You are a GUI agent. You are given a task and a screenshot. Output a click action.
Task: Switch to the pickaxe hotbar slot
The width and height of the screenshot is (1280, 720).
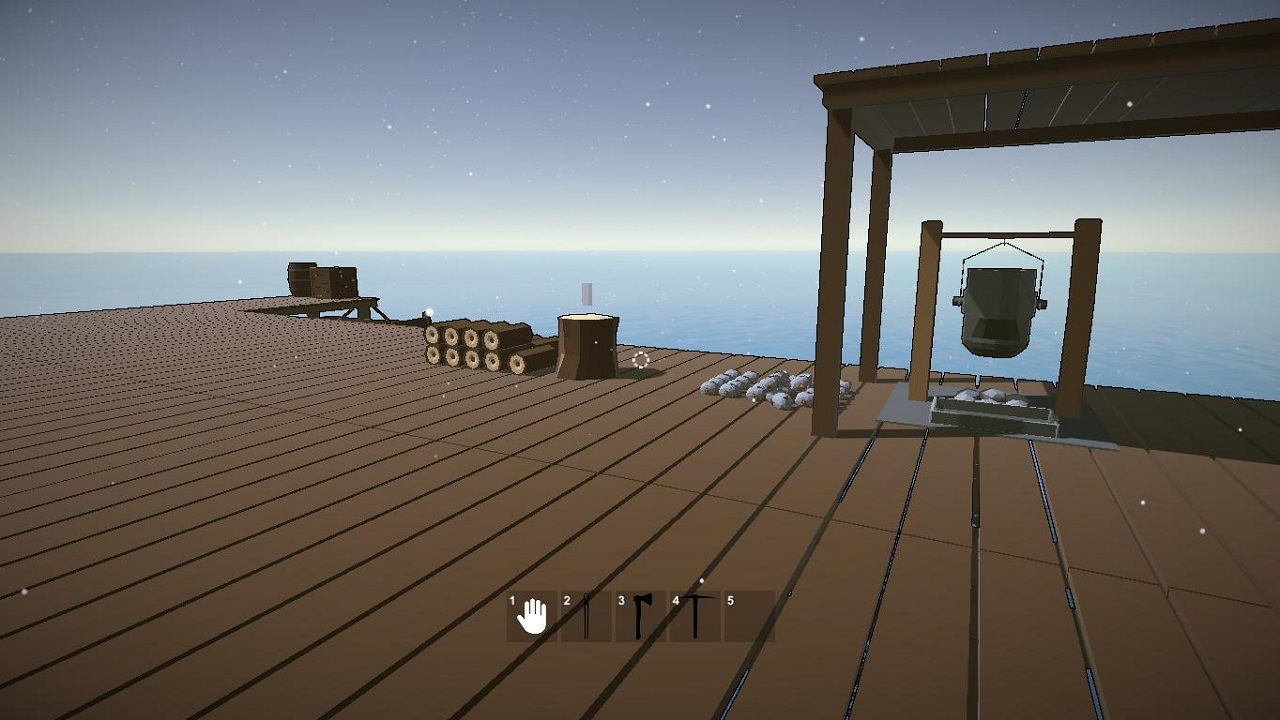(x=695, y=616)
